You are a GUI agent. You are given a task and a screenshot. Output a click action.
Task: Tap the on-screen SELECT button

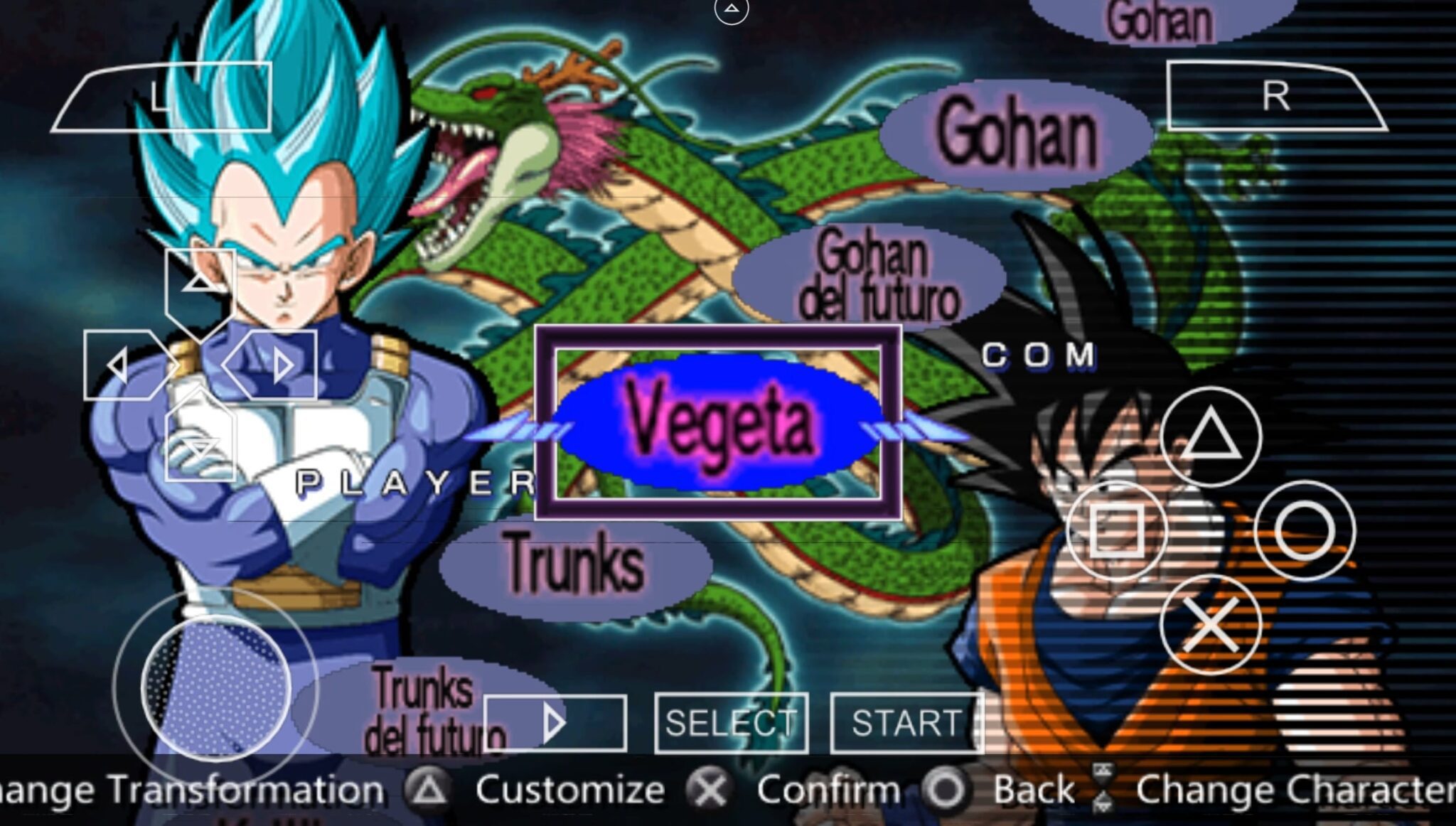[731, 723]
